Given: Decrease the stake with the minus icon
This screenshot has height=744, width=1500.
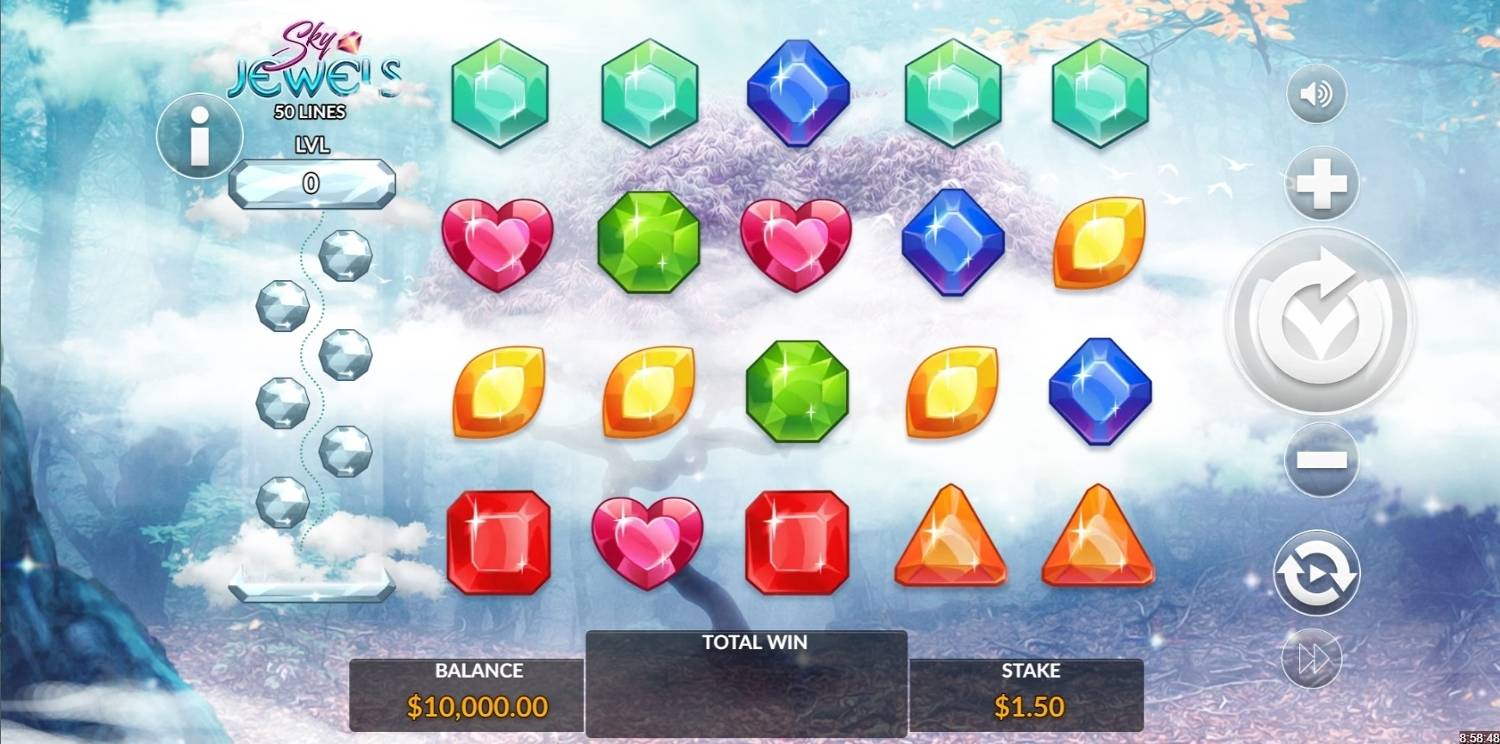Looking at the screenshot, I should point(1320,460).
